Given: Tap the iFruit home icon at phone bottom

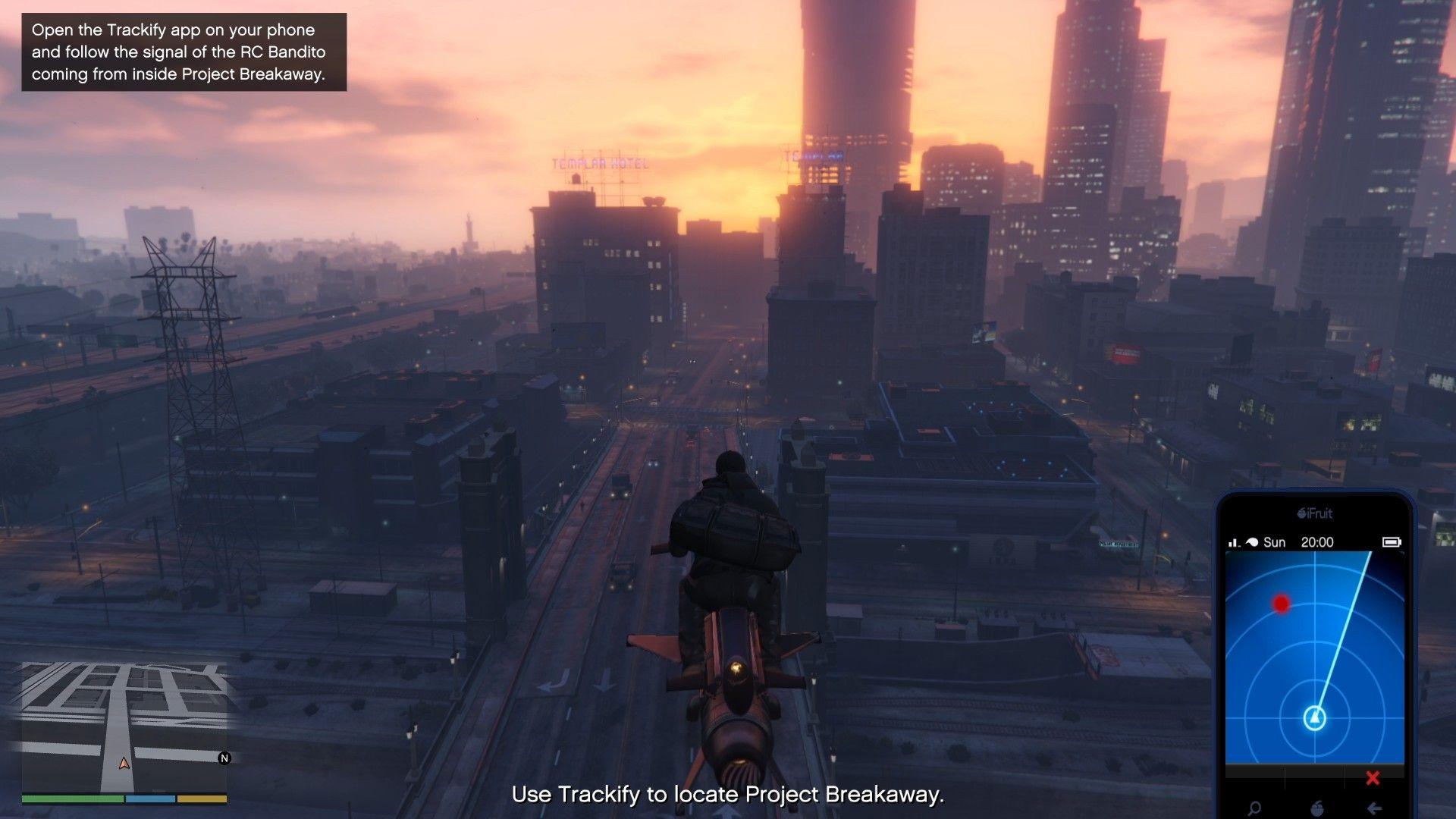Looking at the screenshot, I should click(x=1319, y=808).
